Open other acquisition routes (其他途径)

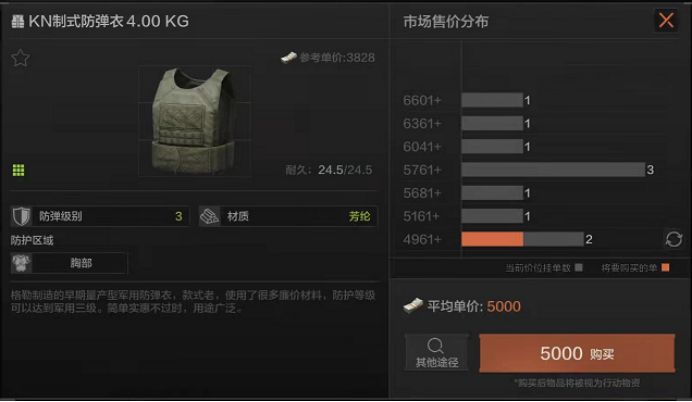click(x=435, y=353)
